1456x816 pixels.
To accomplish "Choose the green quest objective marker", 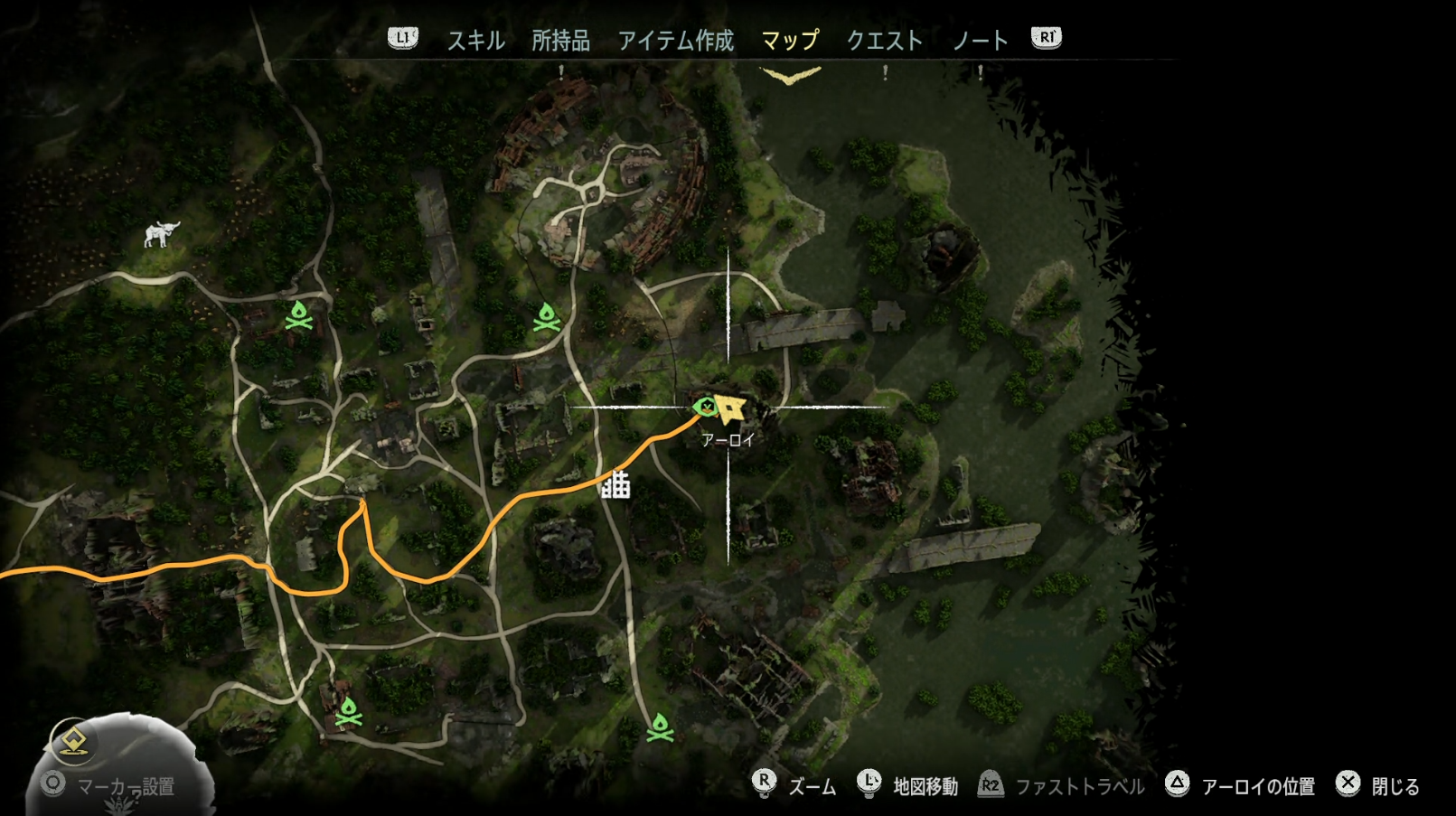I will tap(705, 408).
